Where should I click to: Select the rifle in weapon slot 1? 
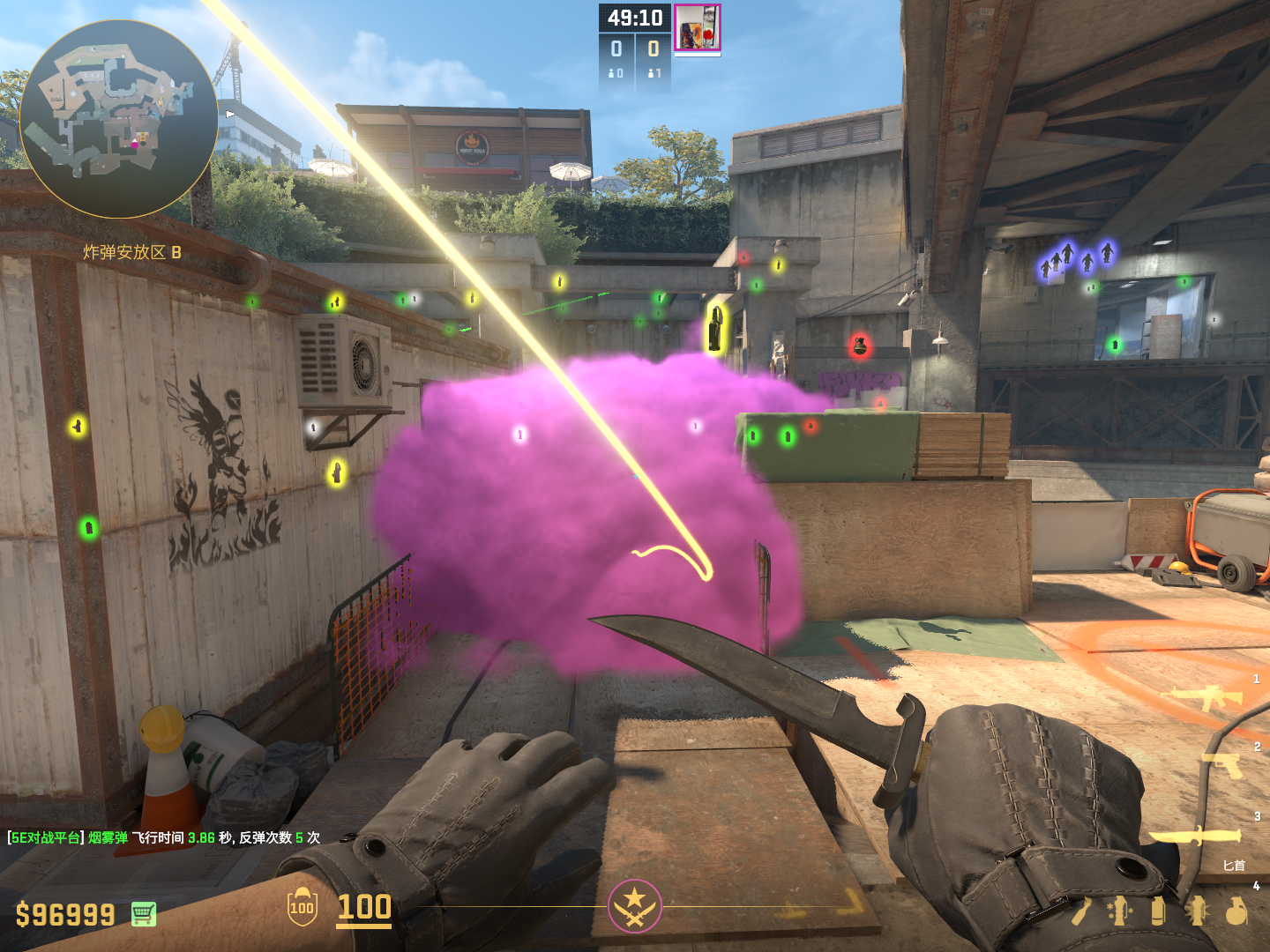(x=1206, y=697)
